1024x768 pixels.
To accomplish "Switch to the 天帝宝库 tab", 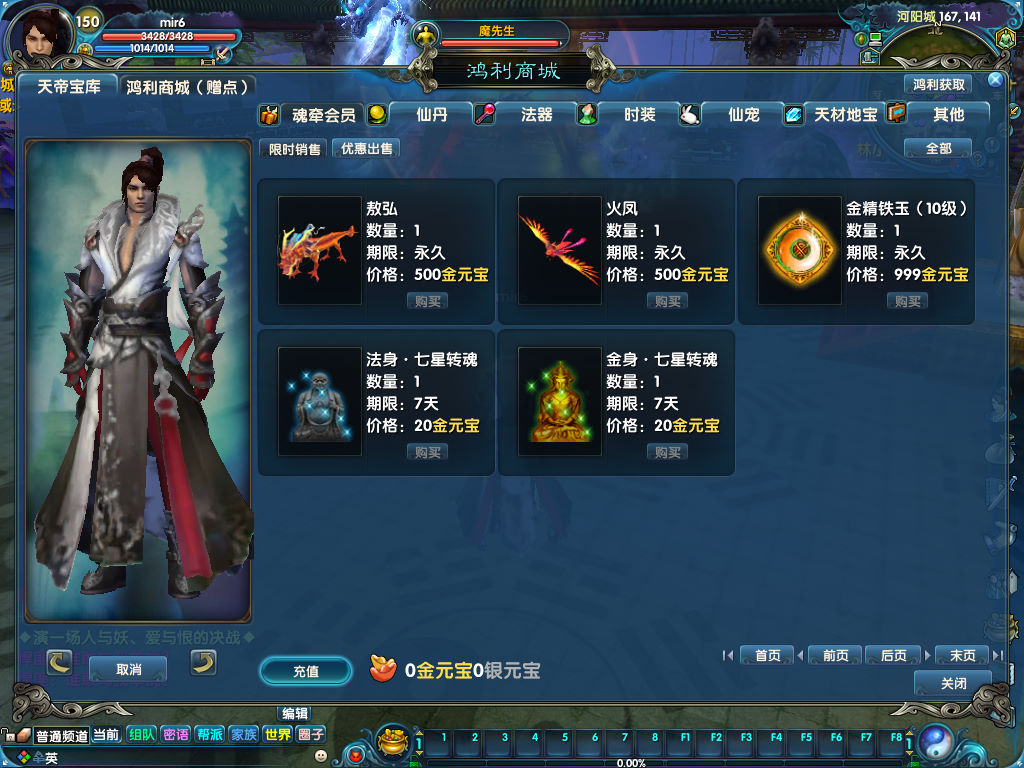I will point(69,87).
